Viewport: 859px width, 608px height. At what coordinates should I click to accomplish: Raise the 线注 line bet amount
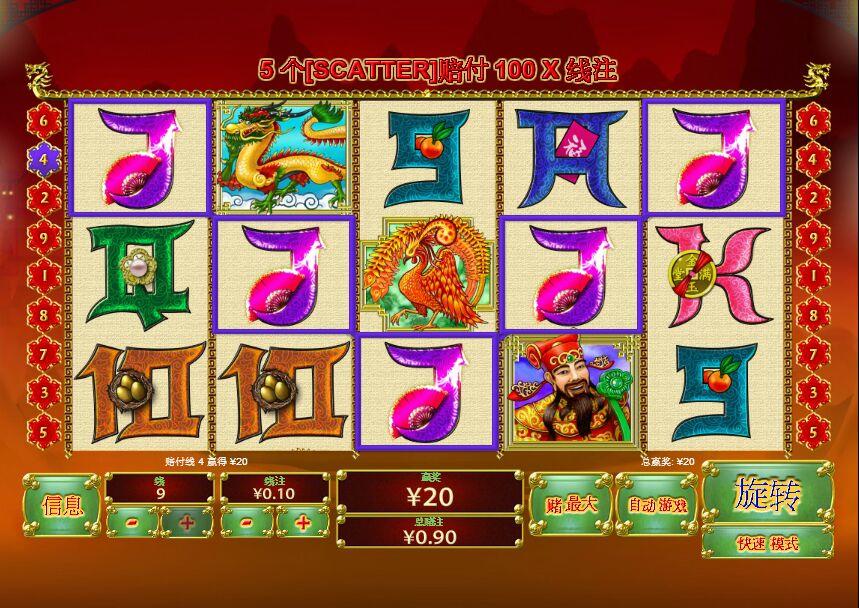(x=303, y=522)
